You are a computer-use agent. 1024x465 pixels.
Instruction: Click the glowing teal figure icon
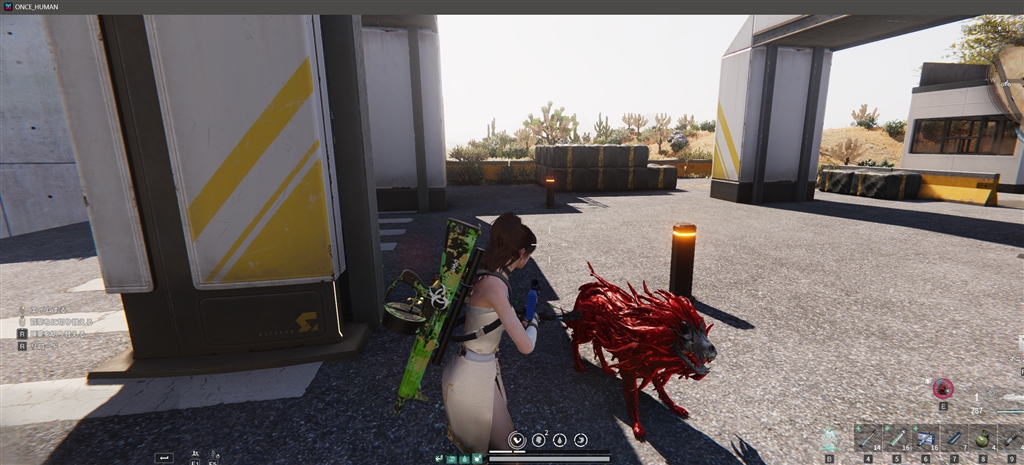(829, 438)
